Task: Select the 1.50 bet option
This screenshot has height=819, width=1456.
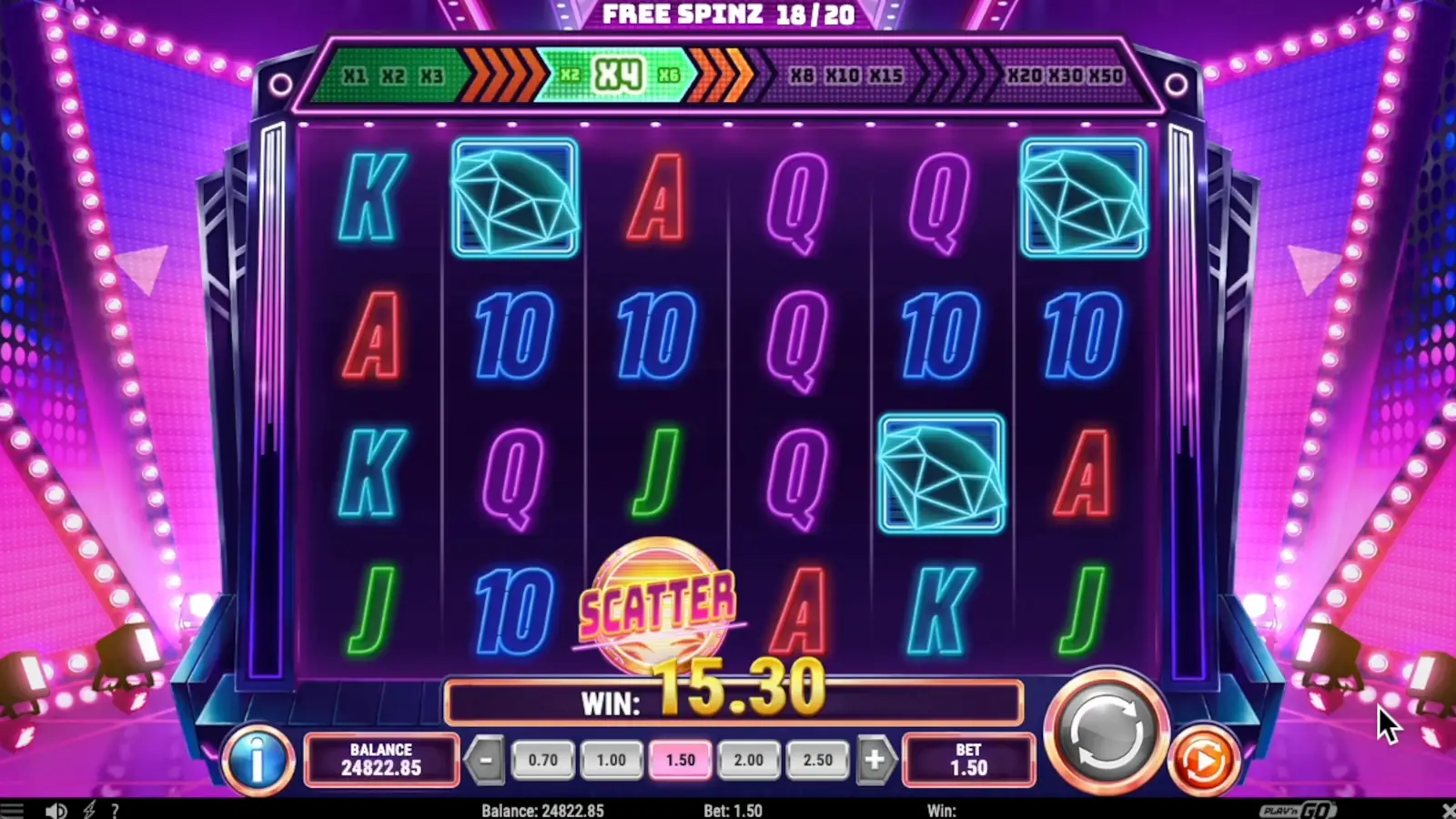Action: click(680, 759)
